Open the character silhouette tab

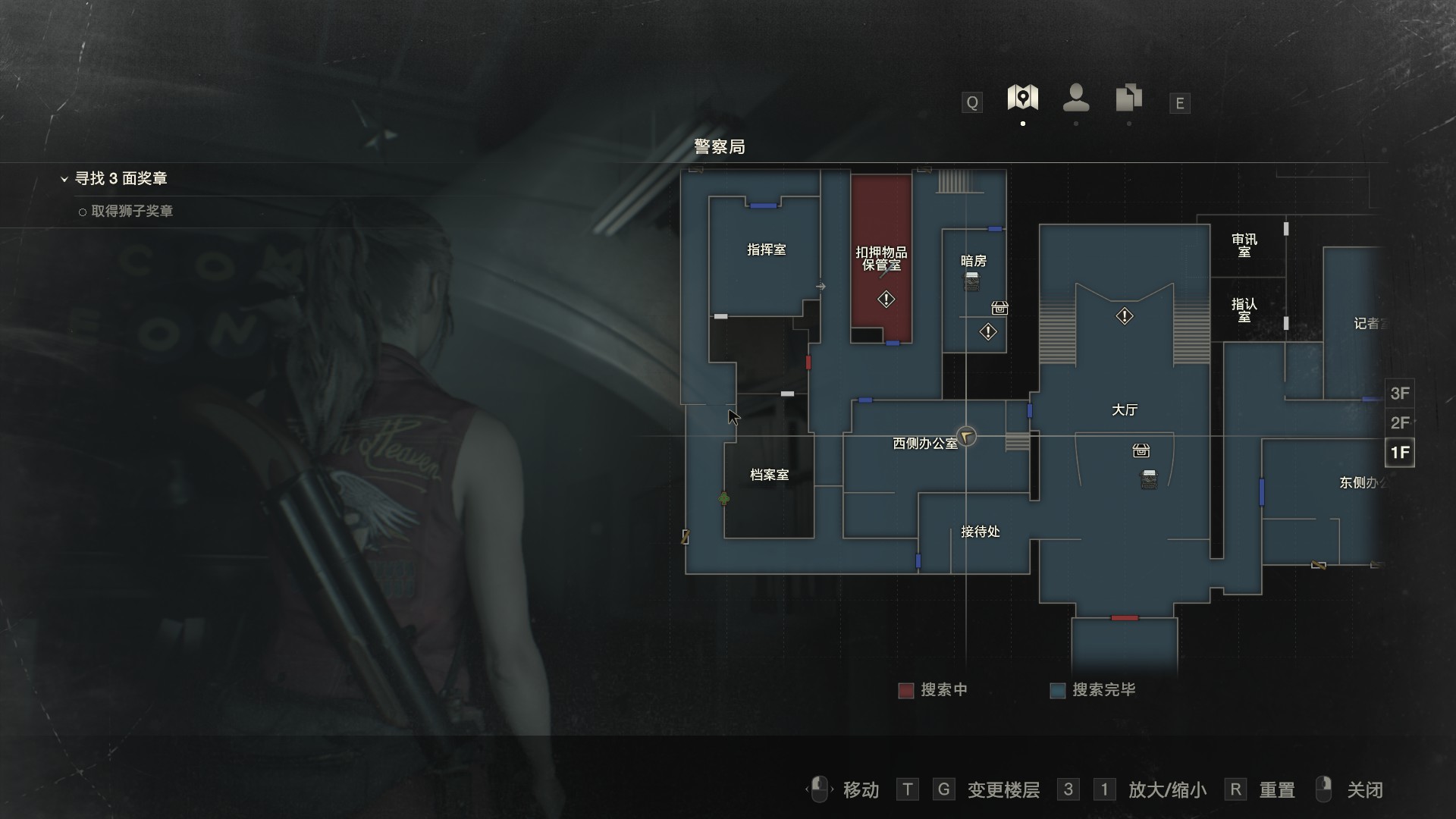pyautogui.click(x=1076, y=98)
